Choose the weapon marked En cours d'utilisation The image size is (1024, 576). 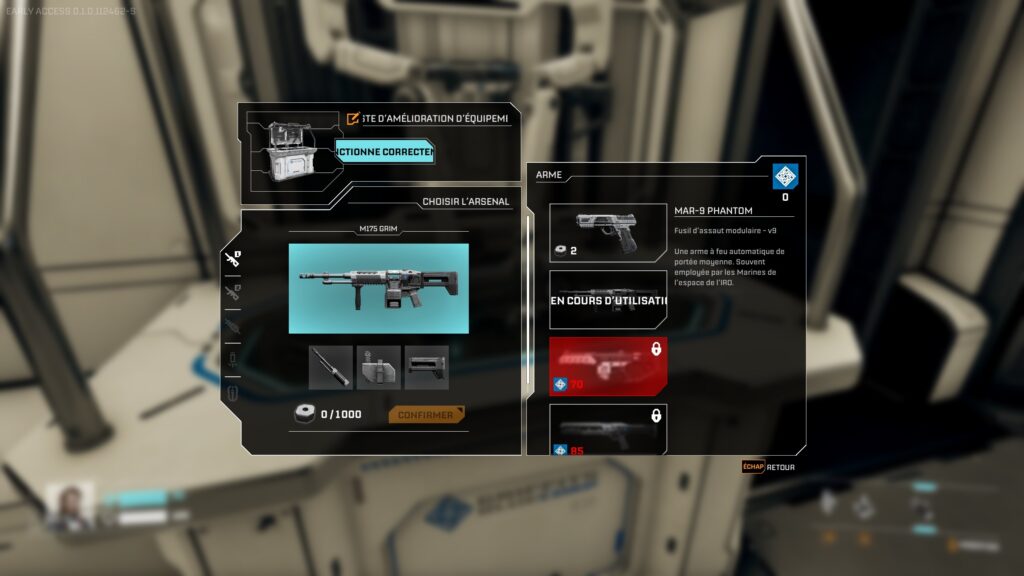608,300
